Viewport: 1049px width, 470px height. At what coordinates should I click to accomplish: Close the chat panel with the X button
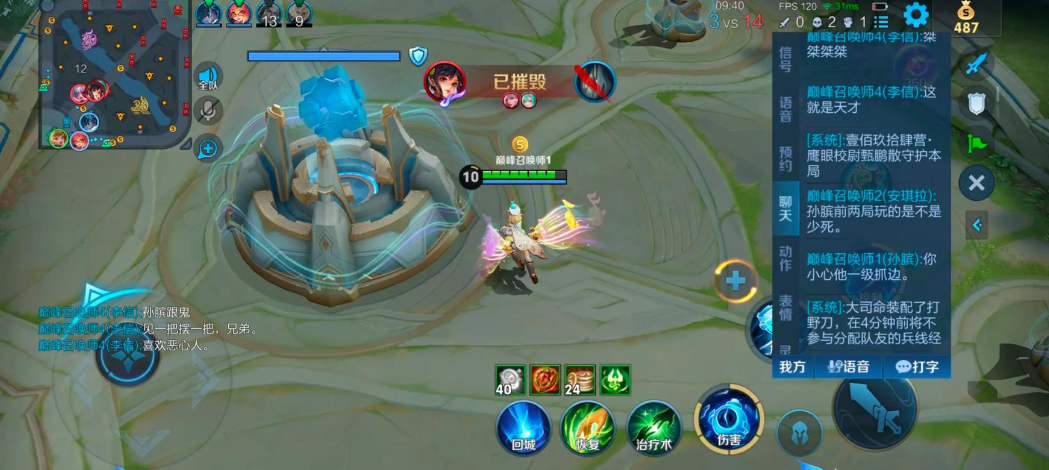(x=976, y=183)
